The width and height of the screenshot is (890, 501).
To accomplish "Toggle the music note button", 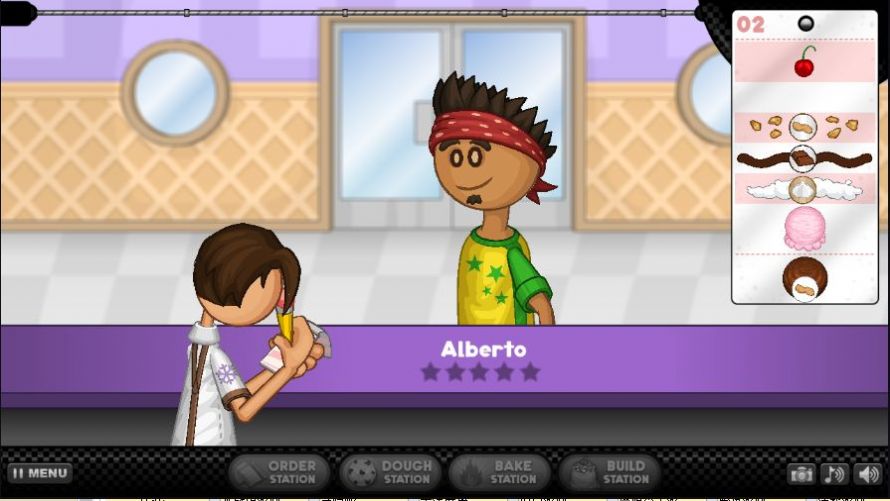I will (832, 474).
